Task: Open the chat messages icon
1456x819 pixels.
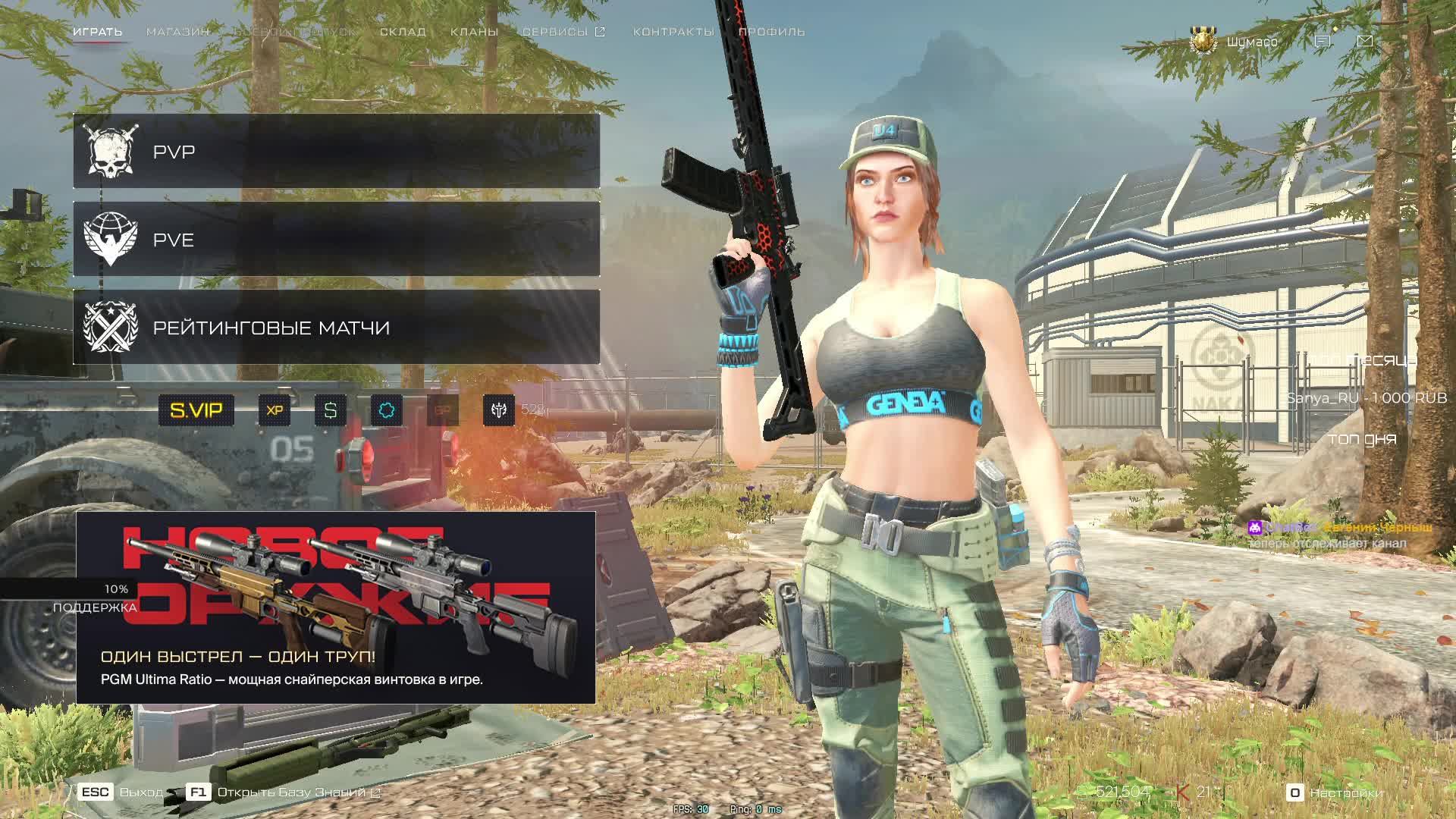Action: (x=1323, y=41)
